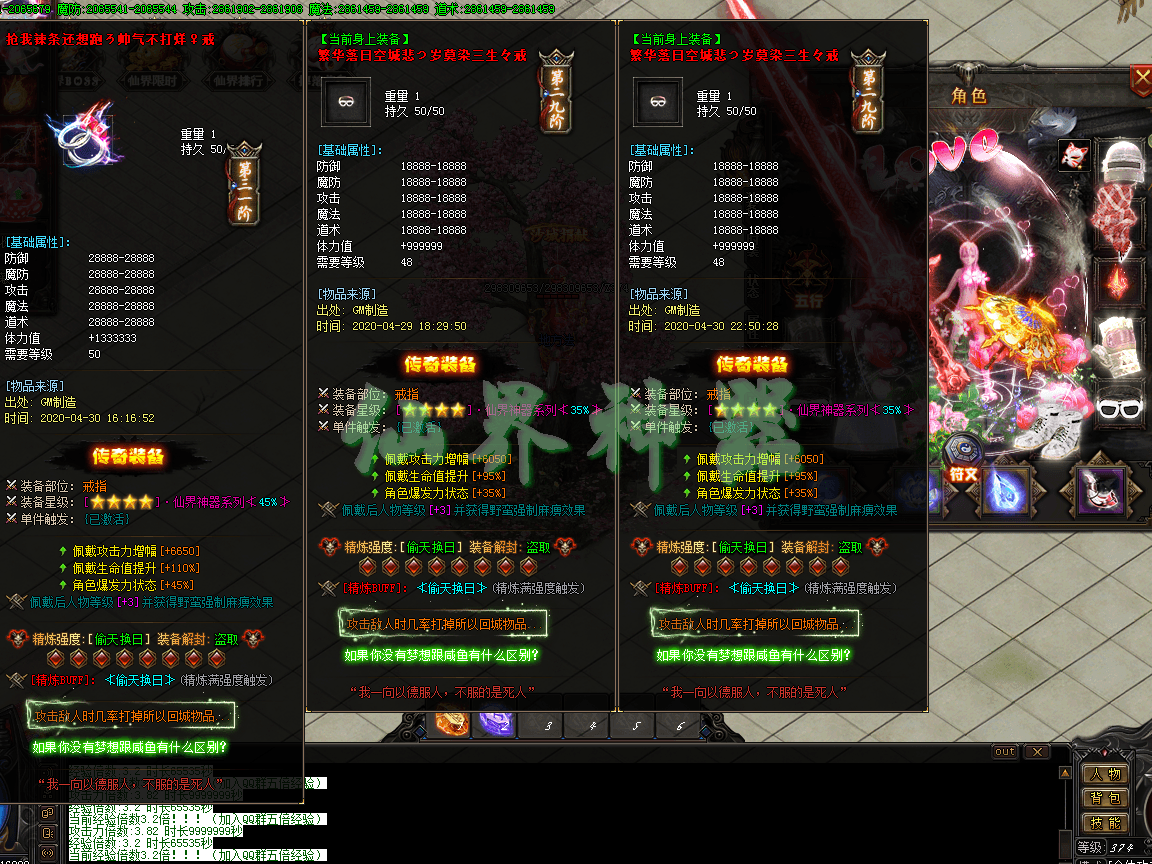Viewport: 1152px width, 864px height.
Task: Choose the white gloves equipment slot
Action: 1122,342
